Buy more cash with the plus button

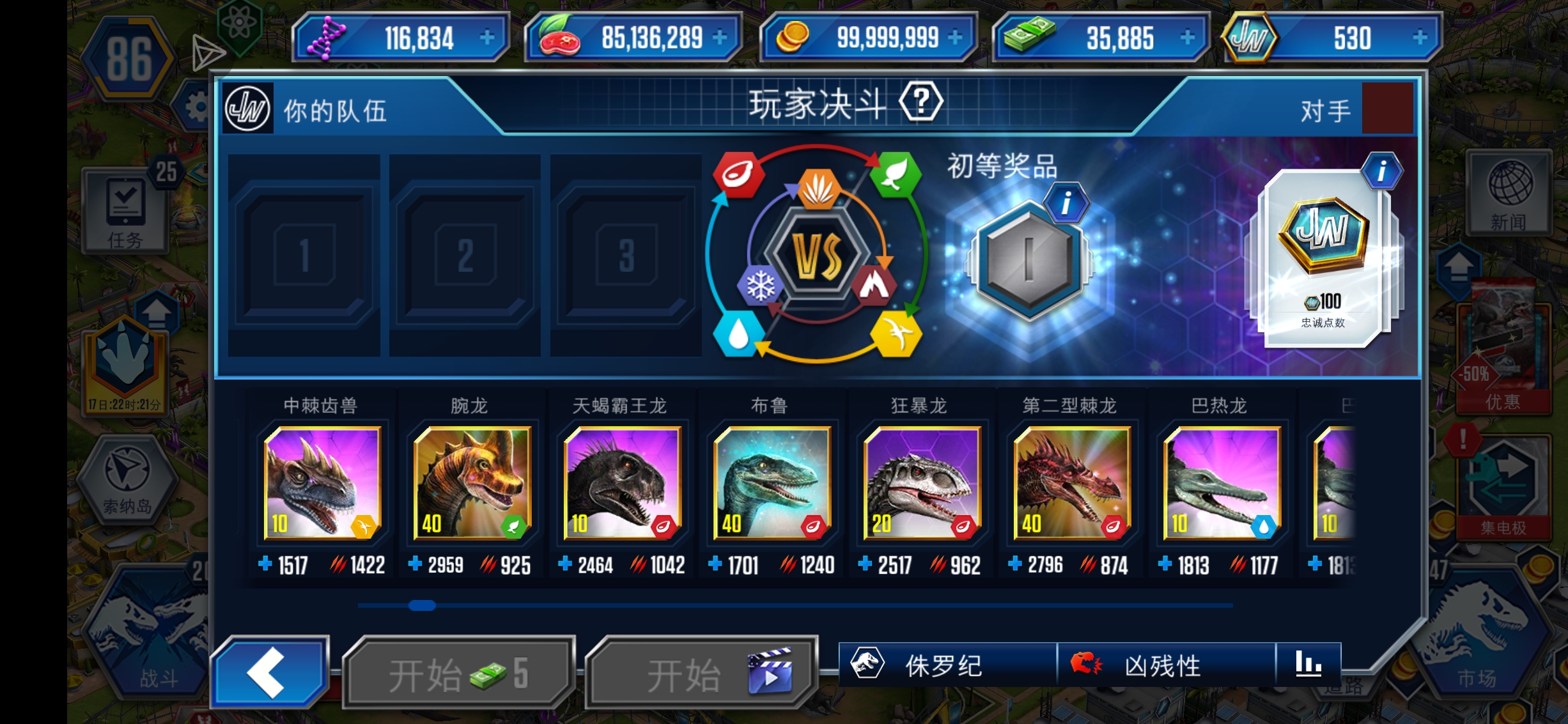[x=1187, y=38]
